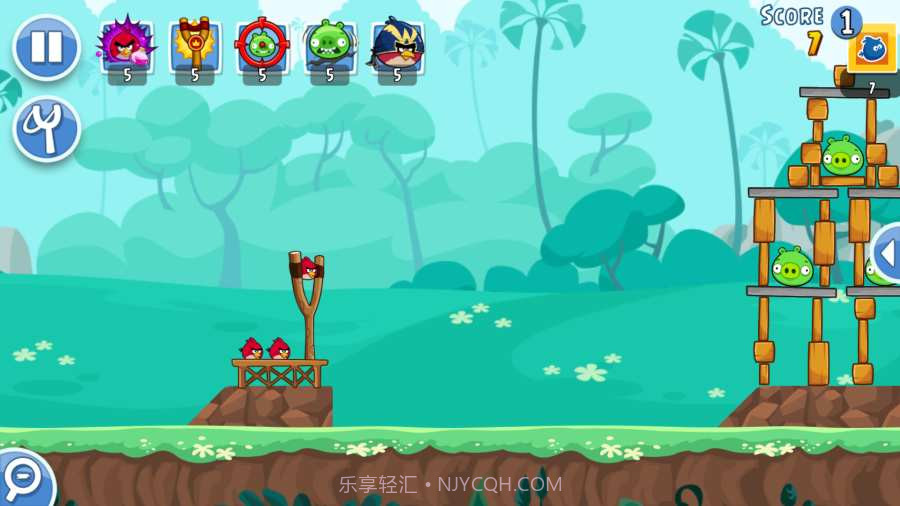This screenshot has width=900, height=506.
Task: Open the orange blue-bird icon by the score
Action: click(x=871, y=49)
